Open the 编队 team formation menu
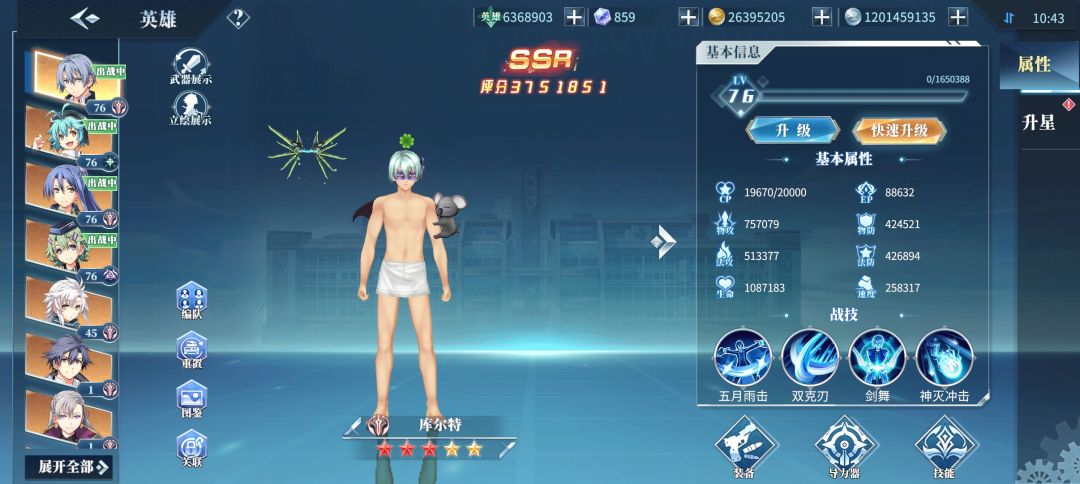This screenshot has height=484, width=1080. pyautogui.click(x=191, y=300)
